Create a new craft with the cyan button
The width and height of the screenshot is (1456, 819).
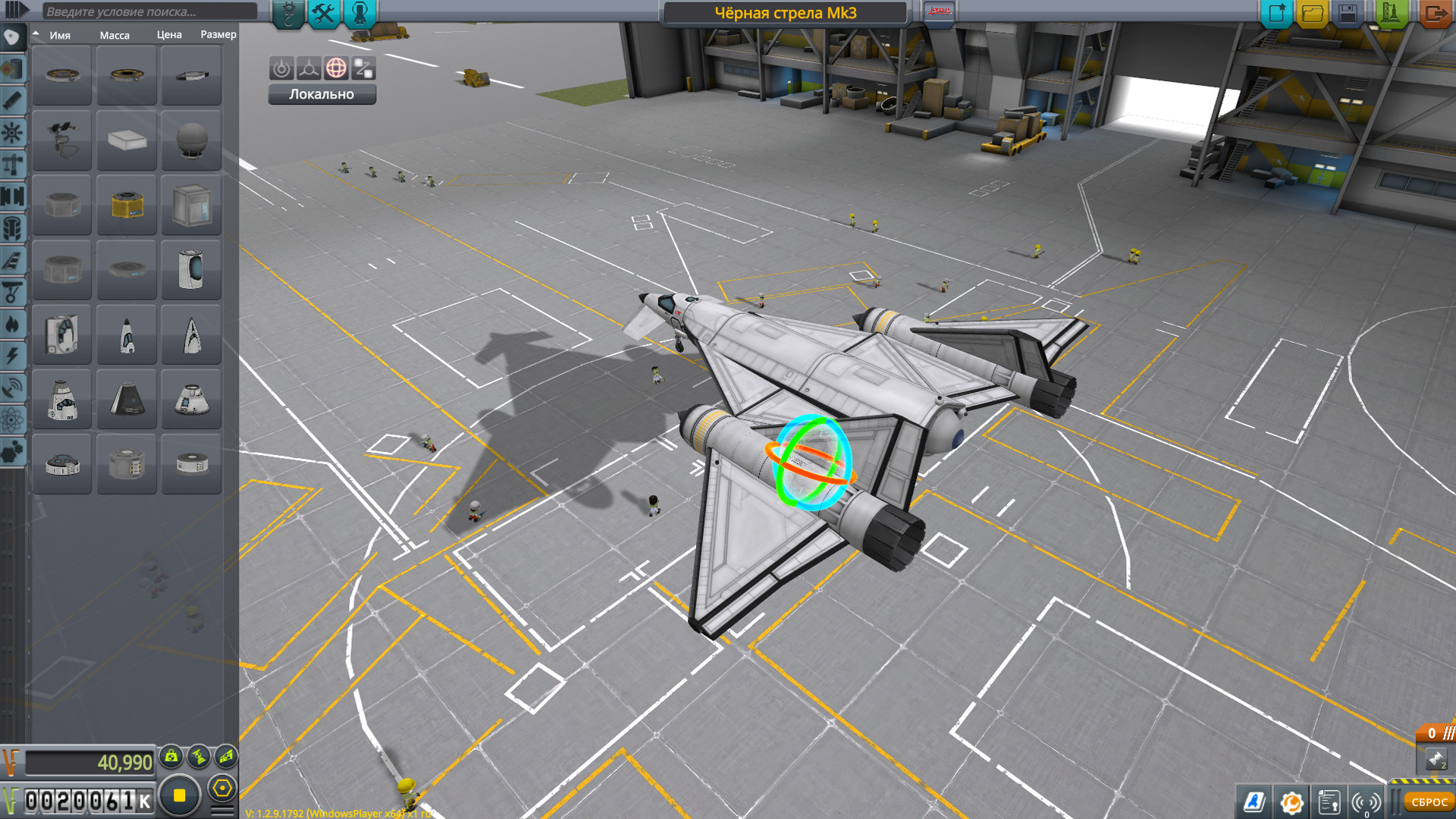1276,13
